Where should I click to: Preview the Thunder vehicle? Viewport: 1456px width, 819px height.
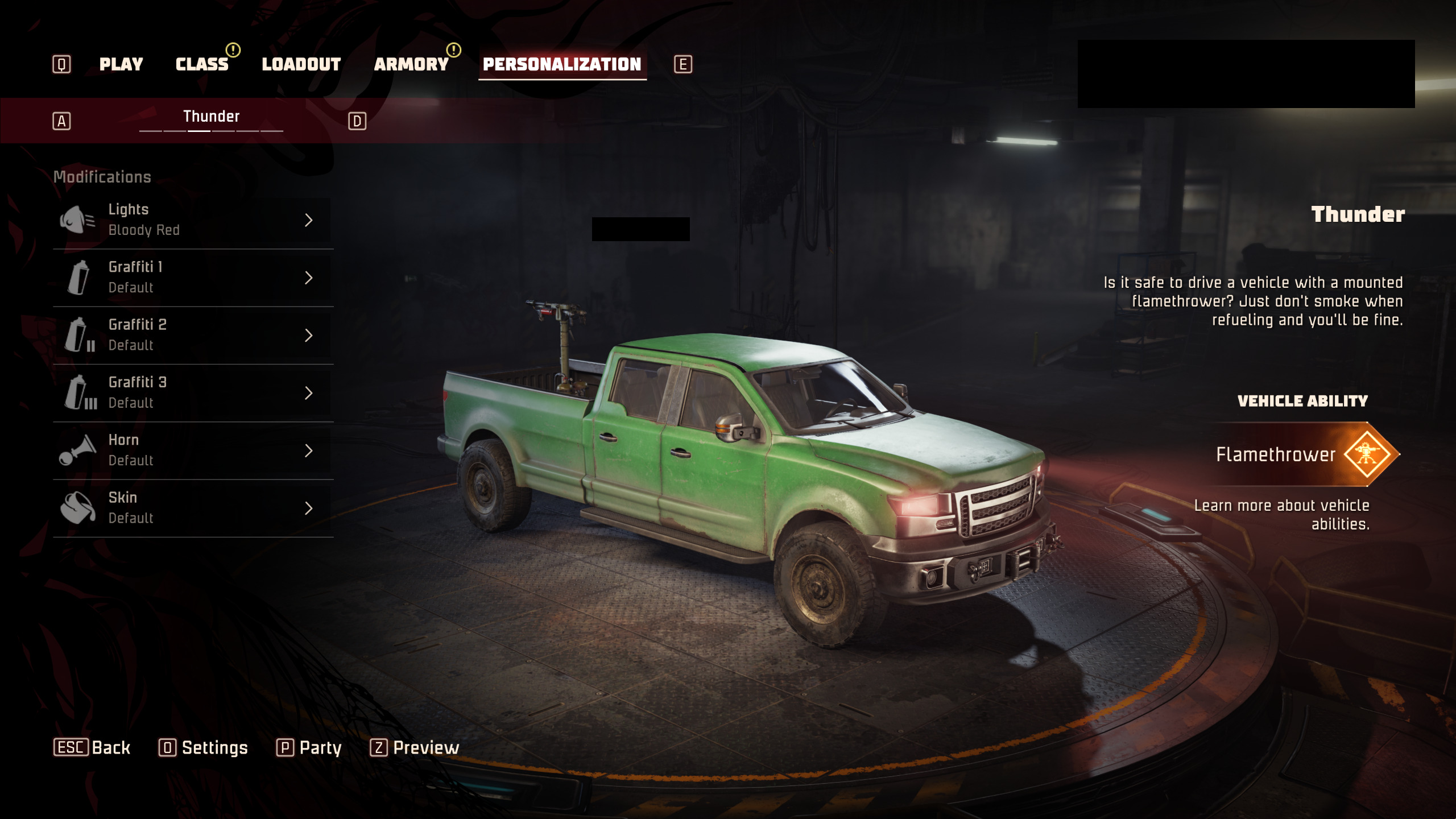pyautogui.click(x=415, y=747)
